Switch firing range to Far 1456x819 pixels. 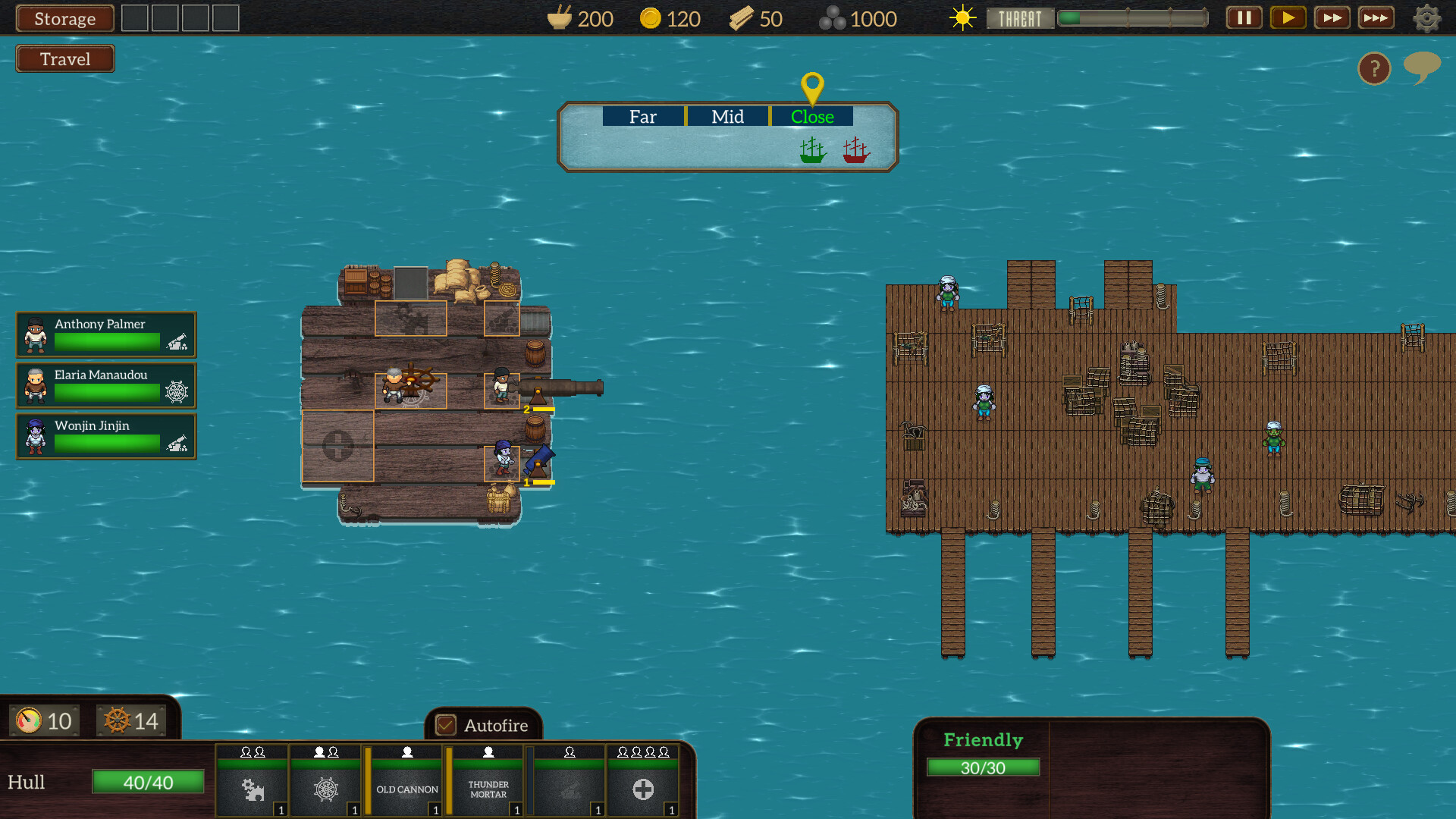642,116
